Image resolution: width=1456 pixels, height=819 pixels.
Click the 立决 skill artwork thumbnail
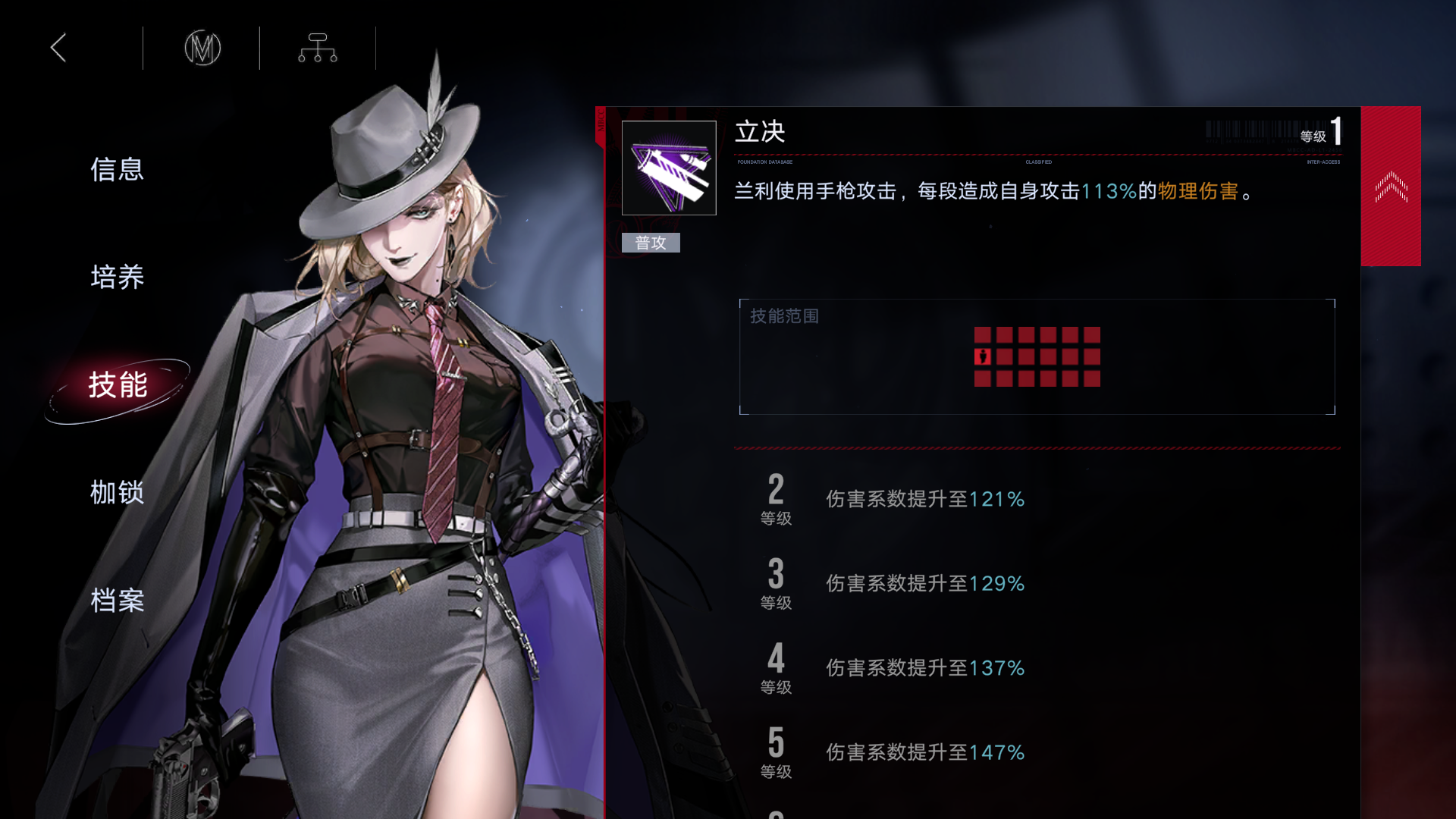pos(668,168)
